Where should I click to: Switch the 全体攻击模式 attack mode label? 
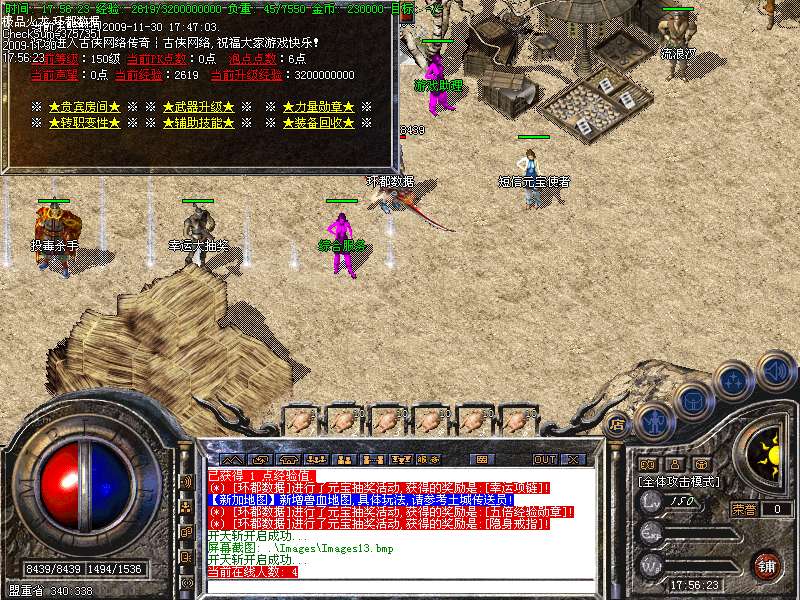point(678,482)
